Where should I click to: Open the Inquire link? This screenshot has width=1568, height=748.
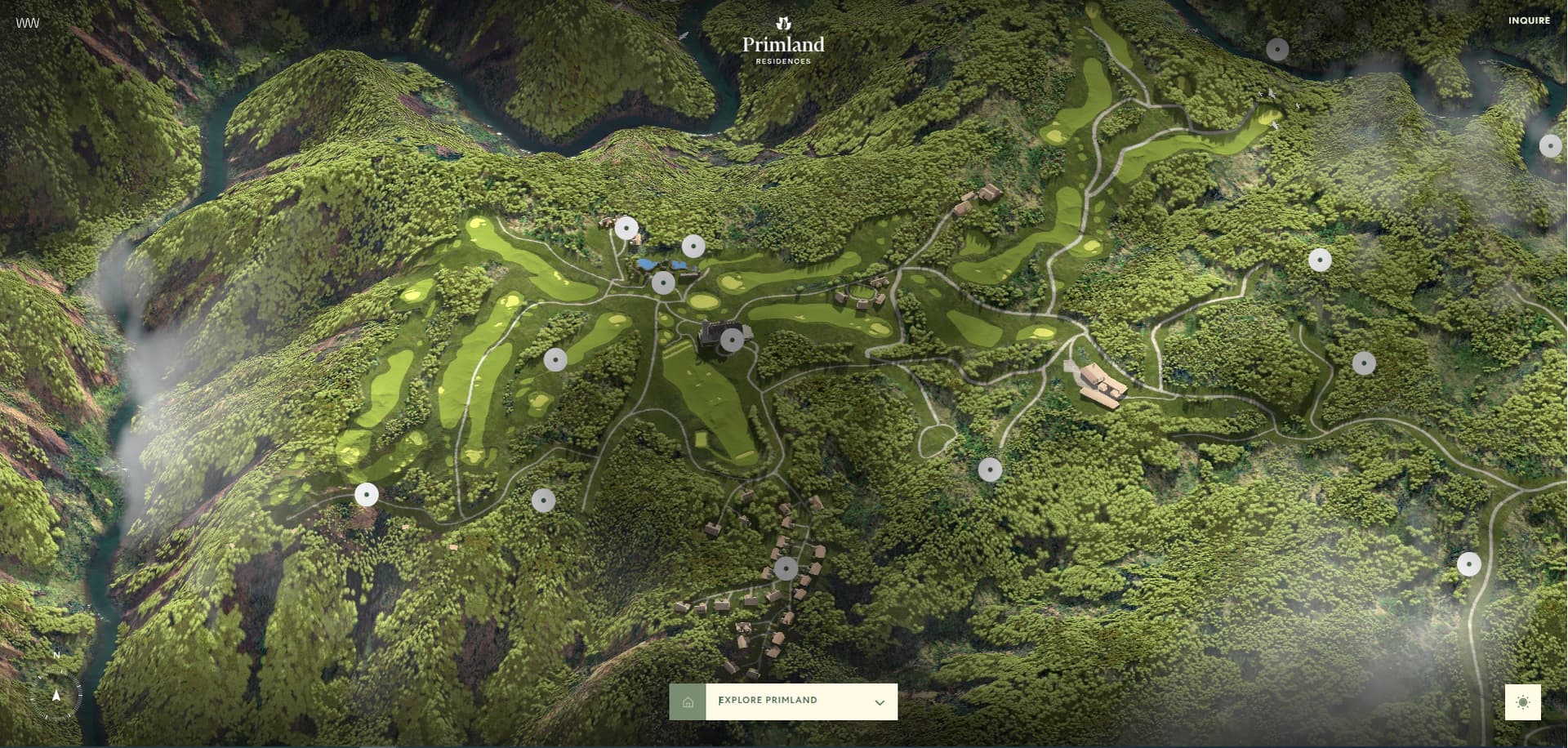(1529, 20)
